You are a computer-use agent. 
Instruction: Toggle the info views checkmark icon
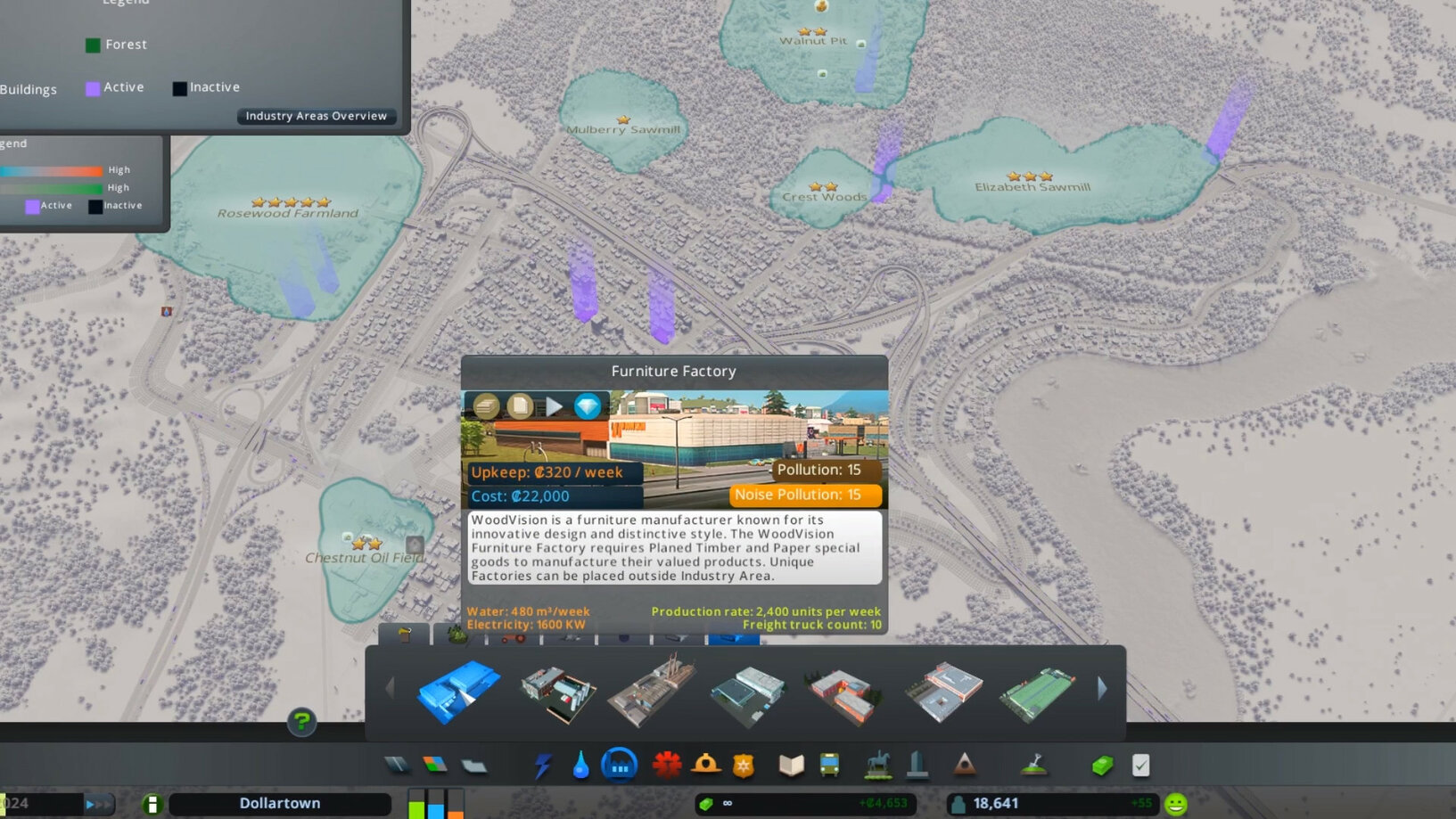click(x=1139, y=764)
